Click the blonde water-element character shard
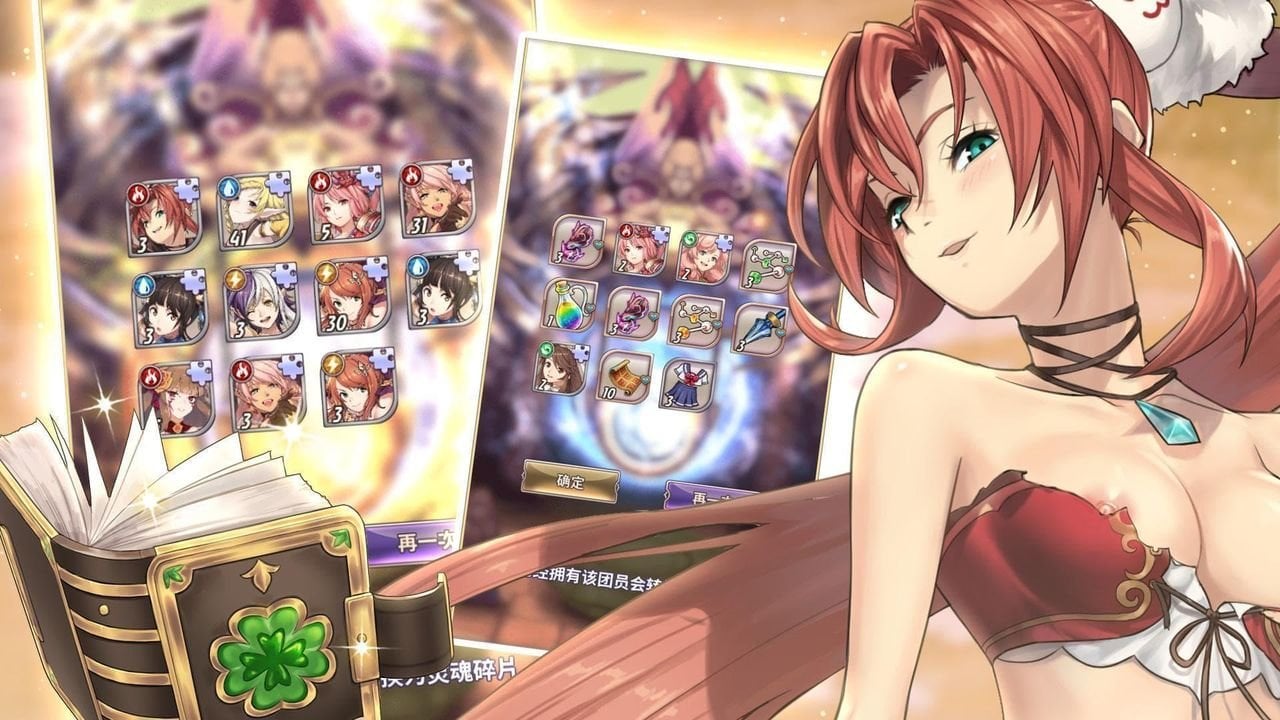Screen dimensions: 1280x720 254,210
